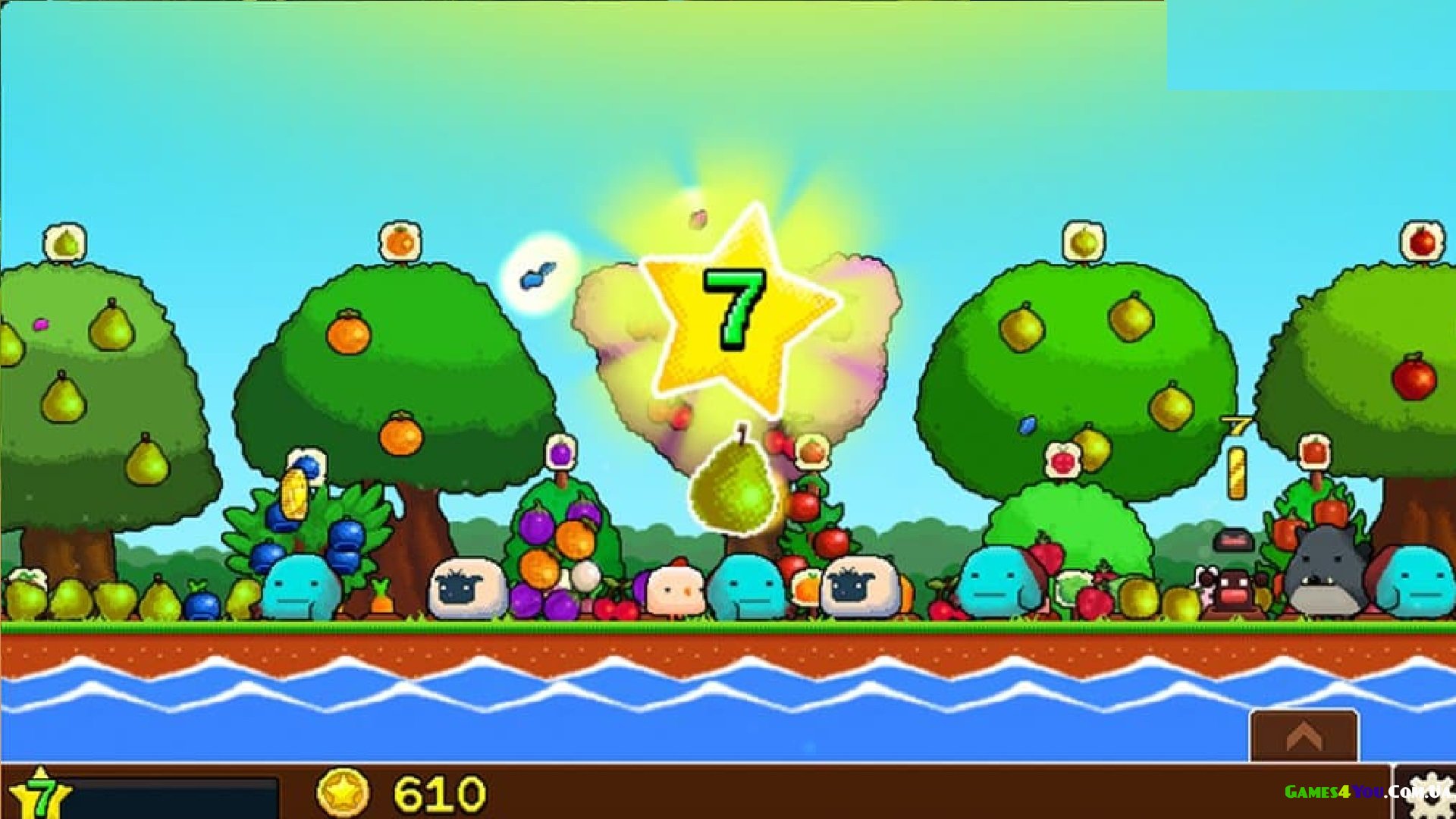Open settings with the gear icon
The width and height of the screenshot is (1456, 819).
point(1428,795)
